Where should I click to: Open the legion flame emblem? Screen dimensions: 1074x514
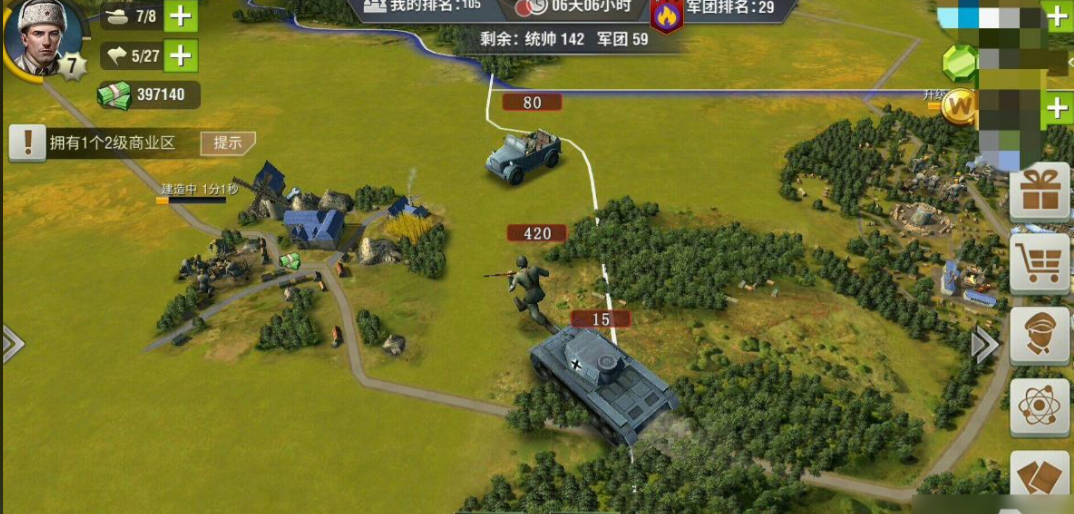[665, 15]
